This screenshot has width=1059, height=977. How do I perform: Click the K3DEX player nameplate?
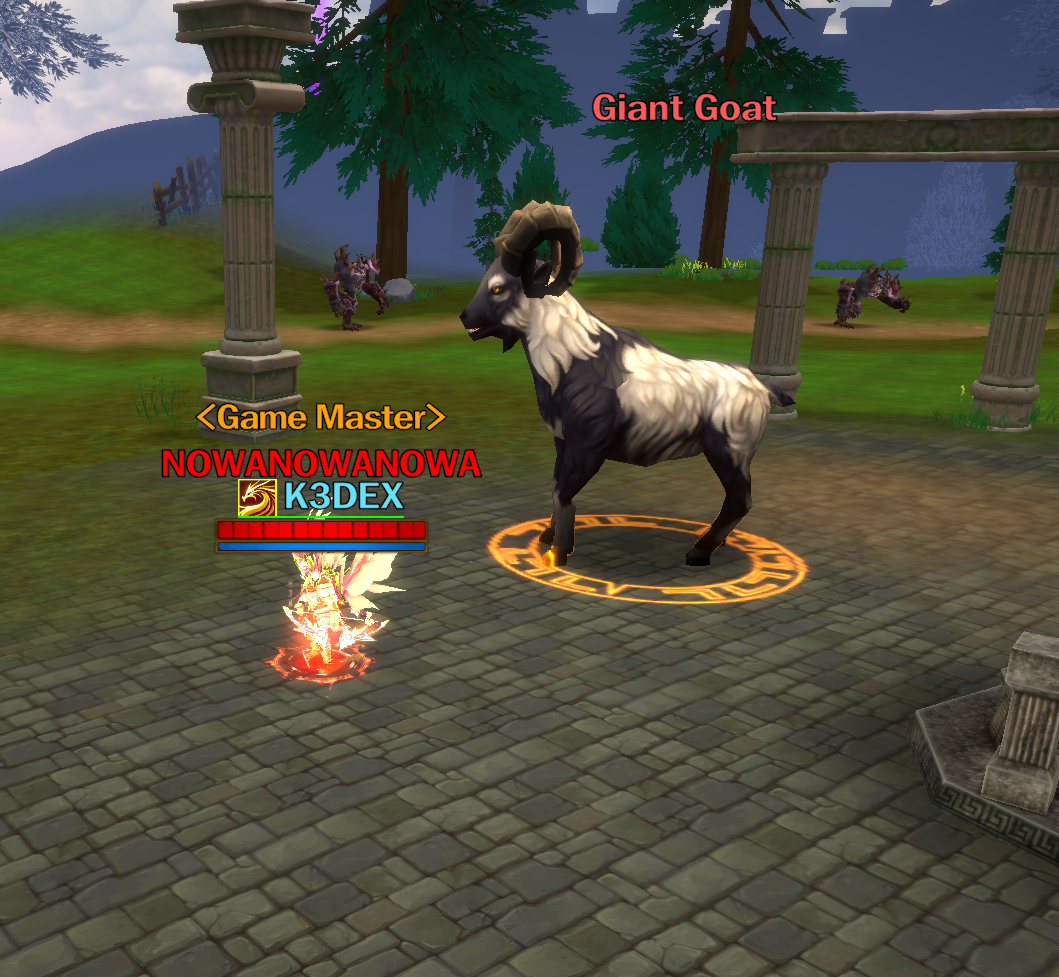coord(343,496)
